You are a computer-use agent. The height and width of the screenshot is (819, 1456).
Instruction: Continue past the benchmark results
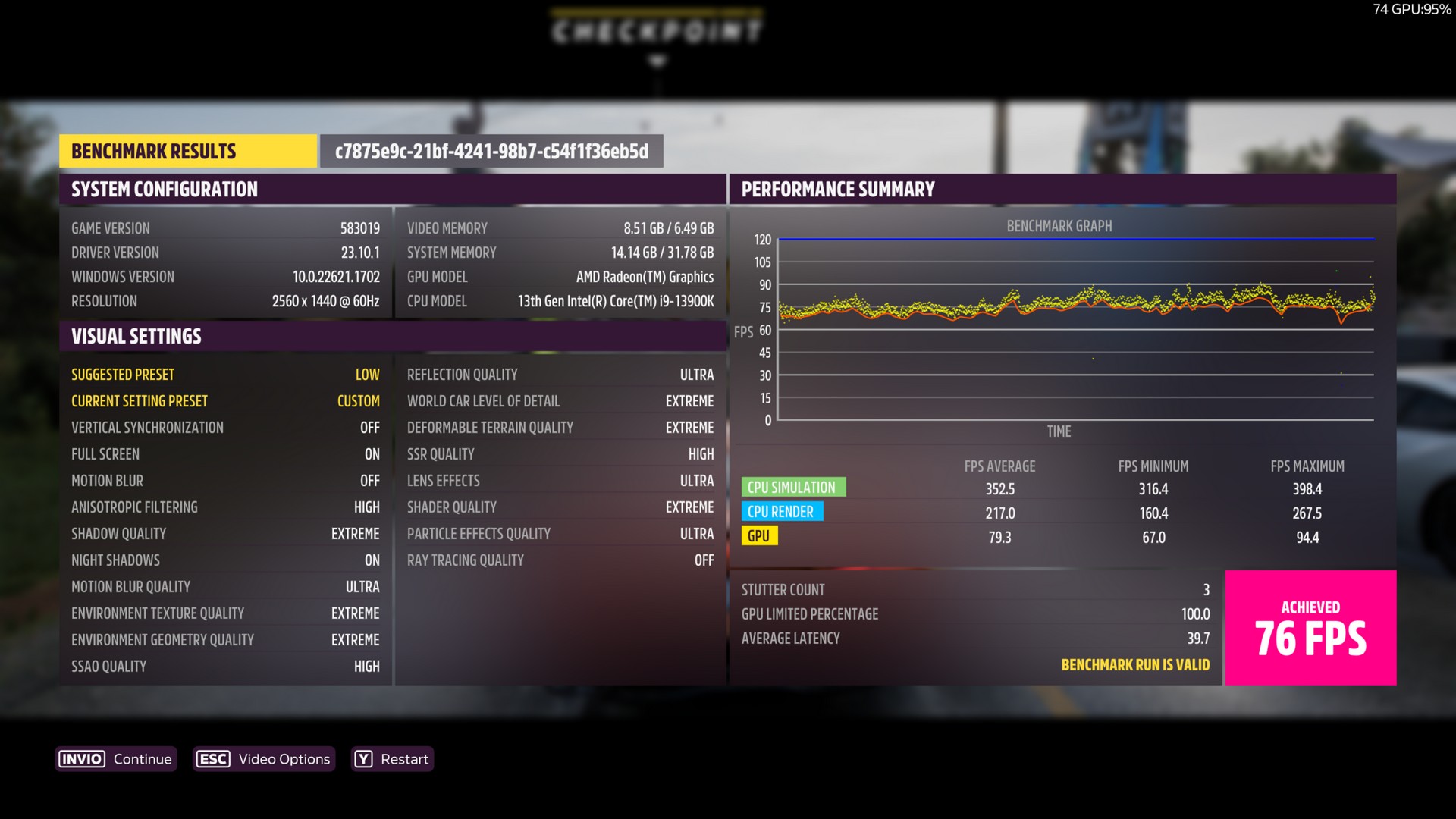point(116,759)
